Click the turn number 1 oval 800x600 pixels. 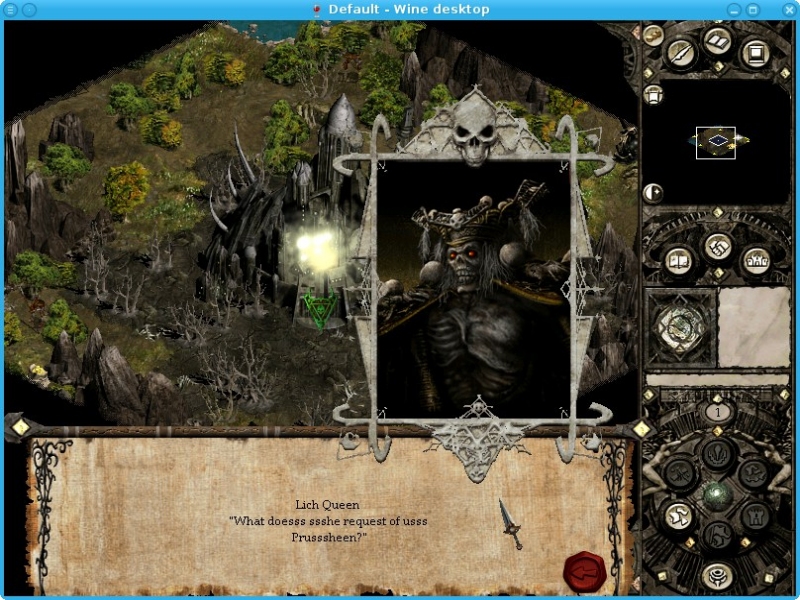click(x=716, y=411)
